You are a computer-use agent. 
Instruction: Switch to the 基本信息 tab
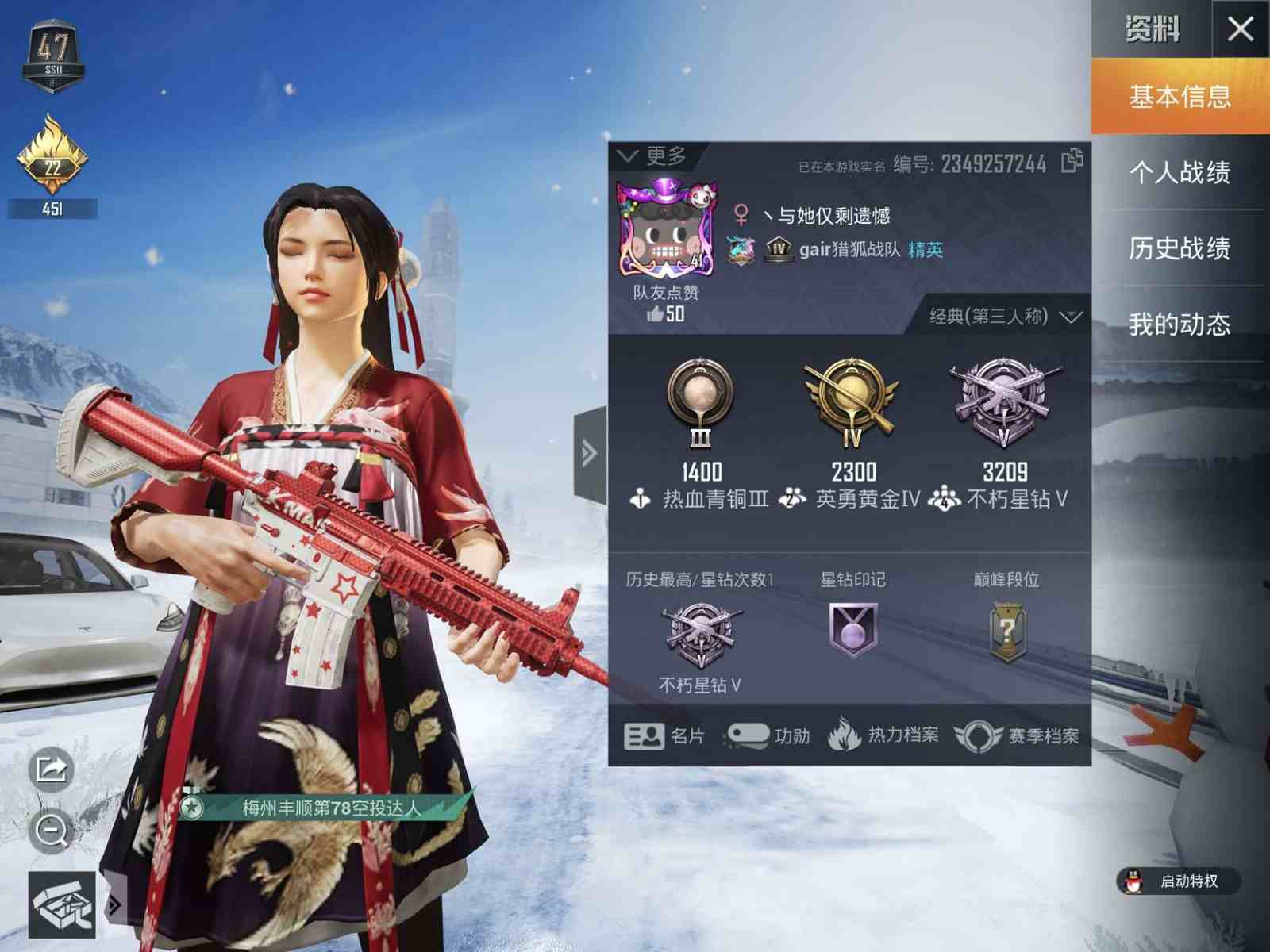[x=1180, y=97]
